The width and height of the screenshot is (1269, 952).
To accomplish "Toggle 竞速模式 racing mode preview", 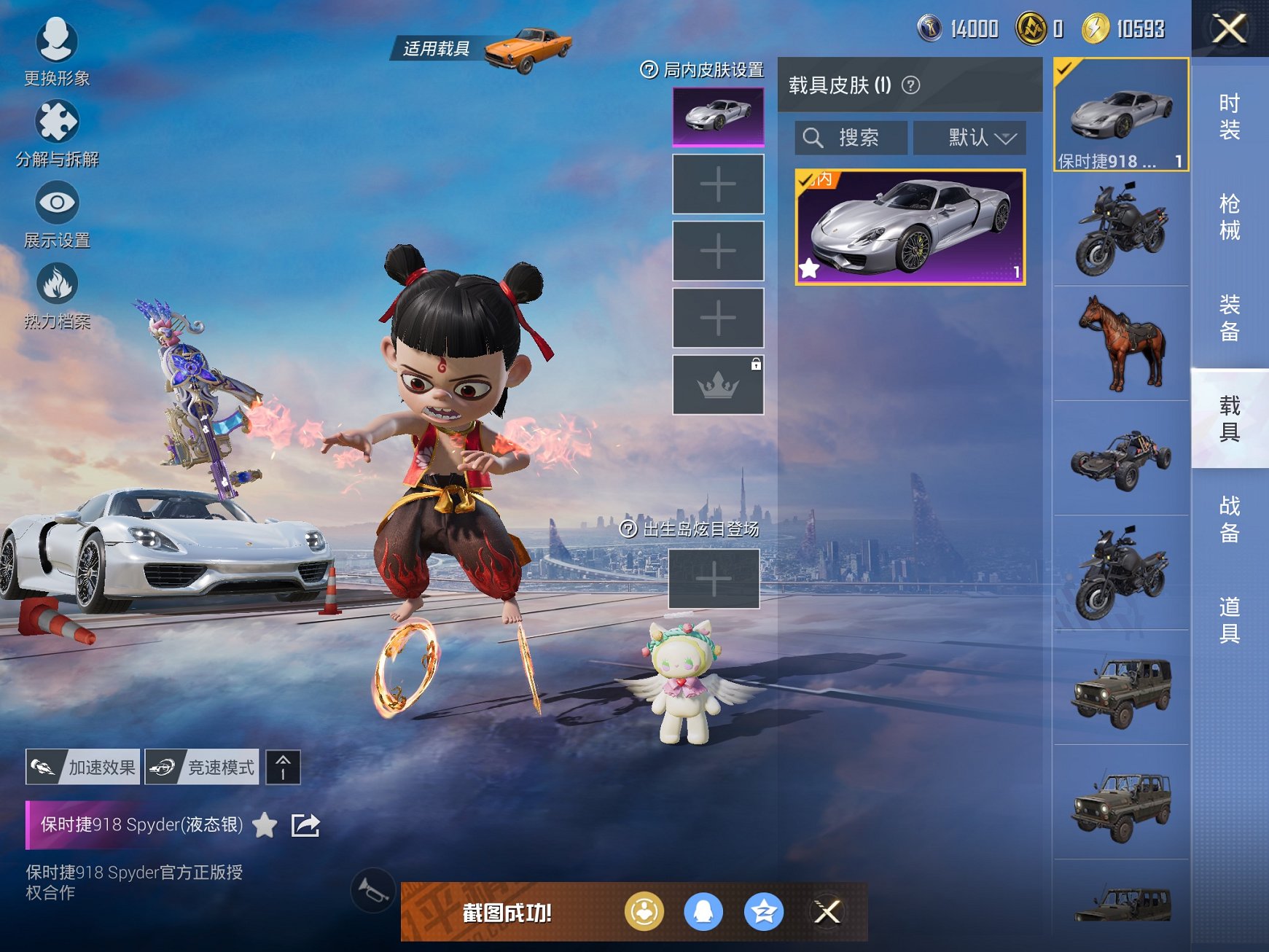I will pos(202,767).
